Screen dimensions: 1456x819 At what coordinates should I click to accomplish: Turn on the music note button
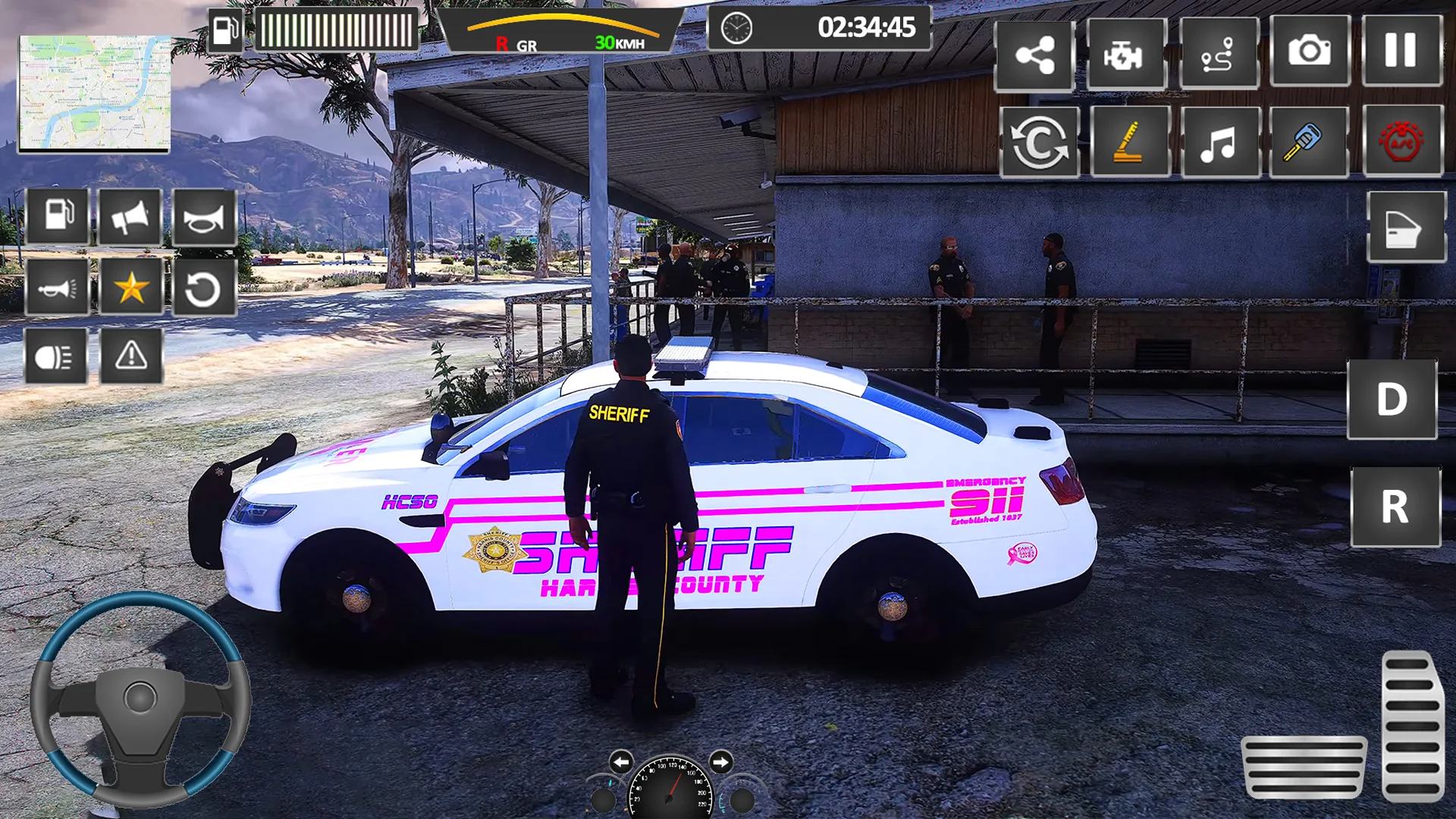(x=1219, y=142)
